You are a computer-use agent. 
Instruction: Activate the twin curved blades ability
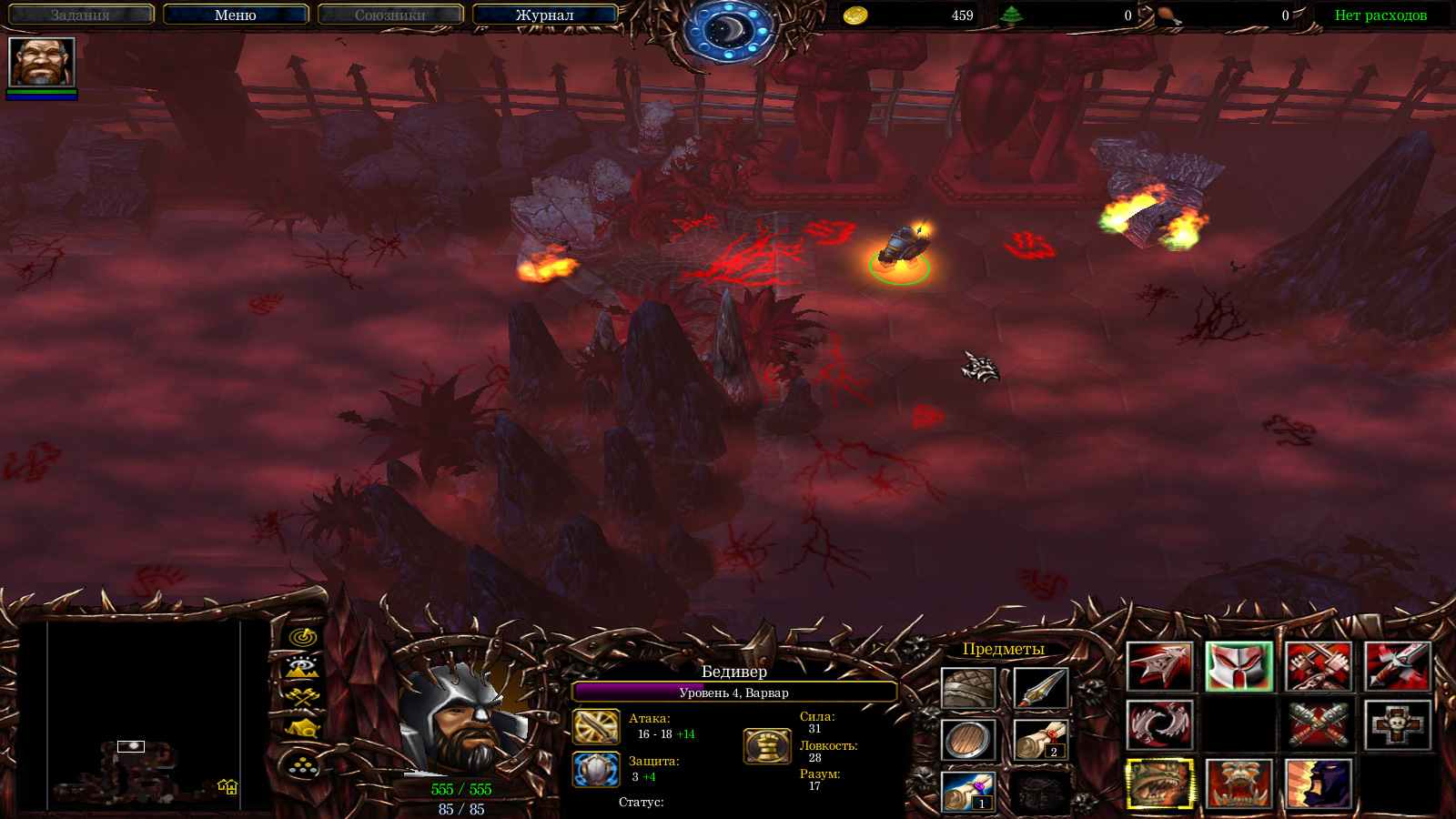pyautogui.click(x=1159, y=725)
